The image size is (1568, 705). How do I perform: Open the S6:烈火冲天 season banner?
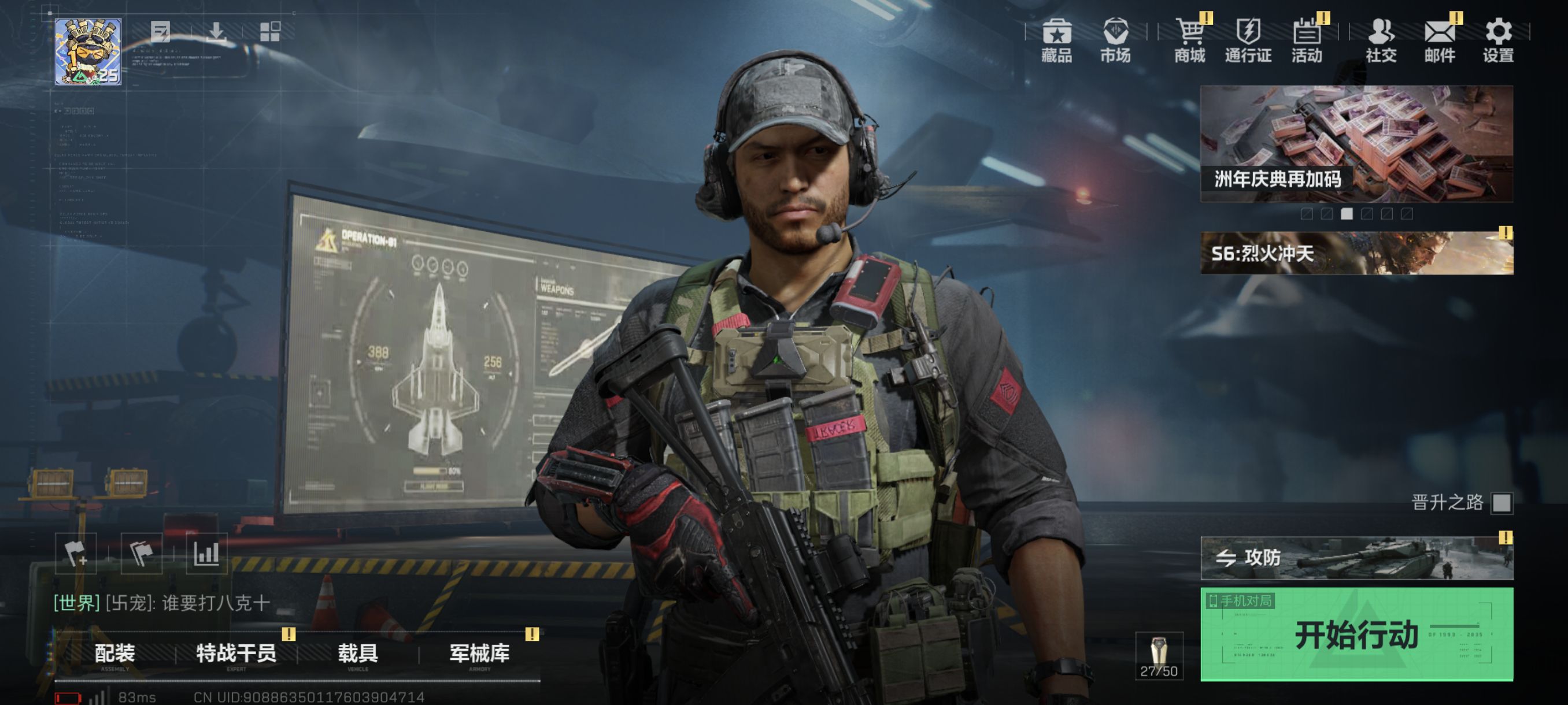tap(1356, 253)
